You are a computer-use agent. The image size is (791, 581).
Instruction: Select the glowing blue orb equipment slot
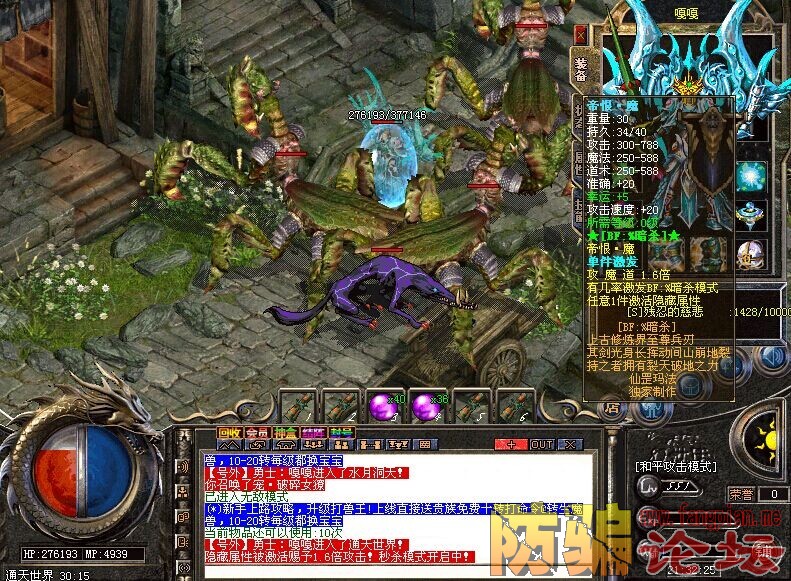click(751, 176)
